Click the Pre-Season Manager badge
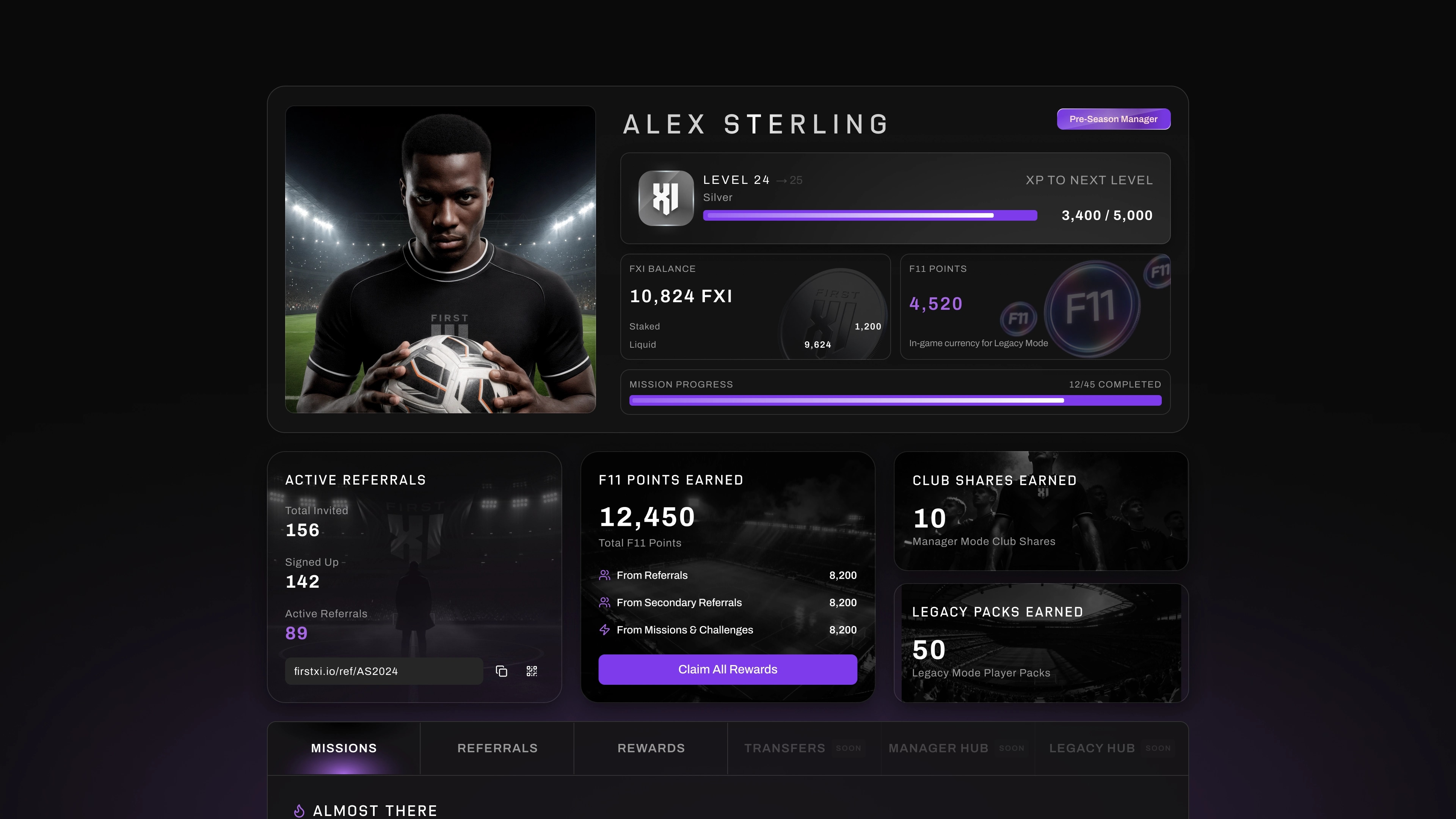Screen dimensions: 1456x819 pos(1113,119)
